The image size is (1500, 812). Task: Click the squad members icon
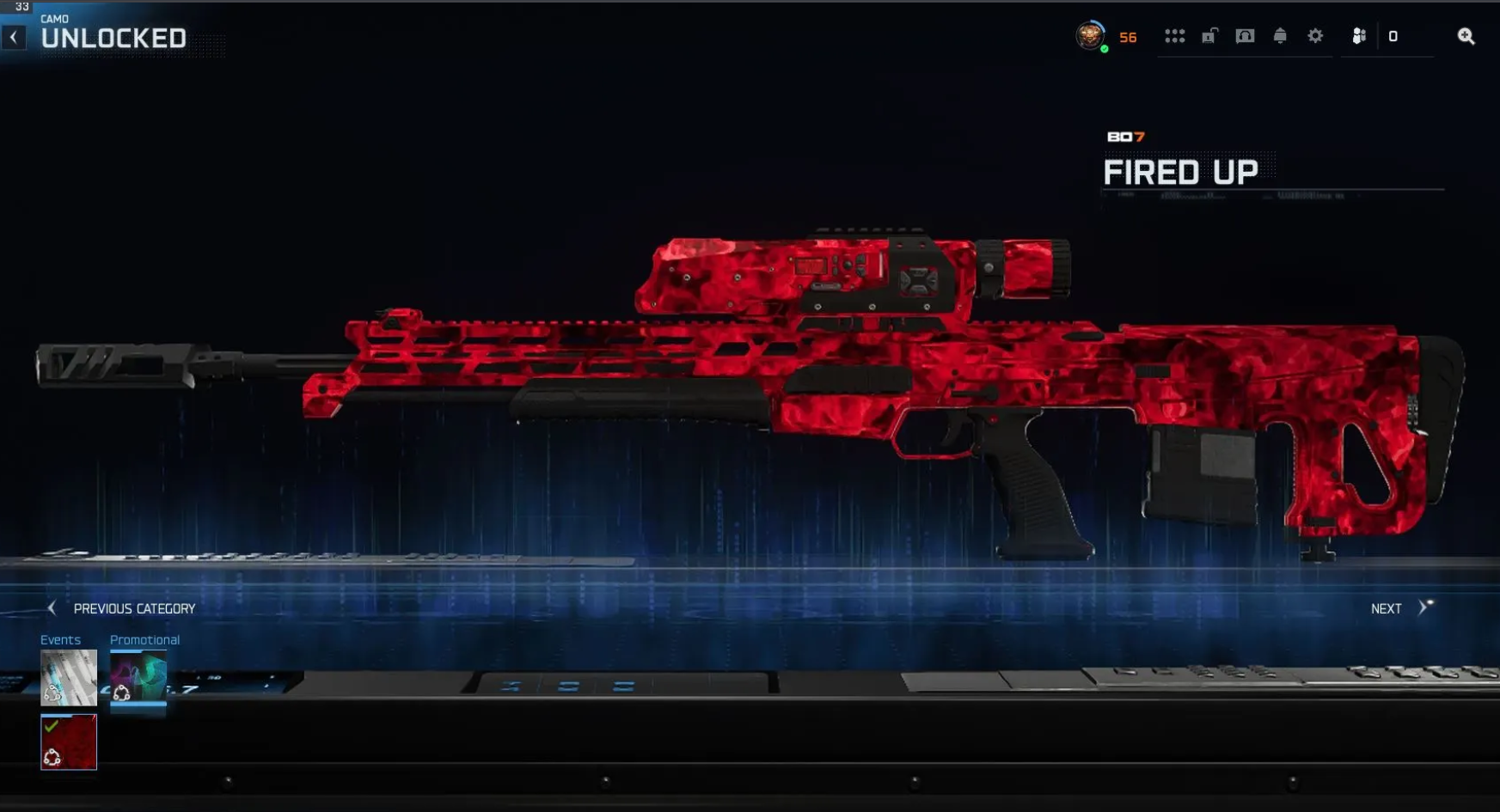tap(1360, 36)
